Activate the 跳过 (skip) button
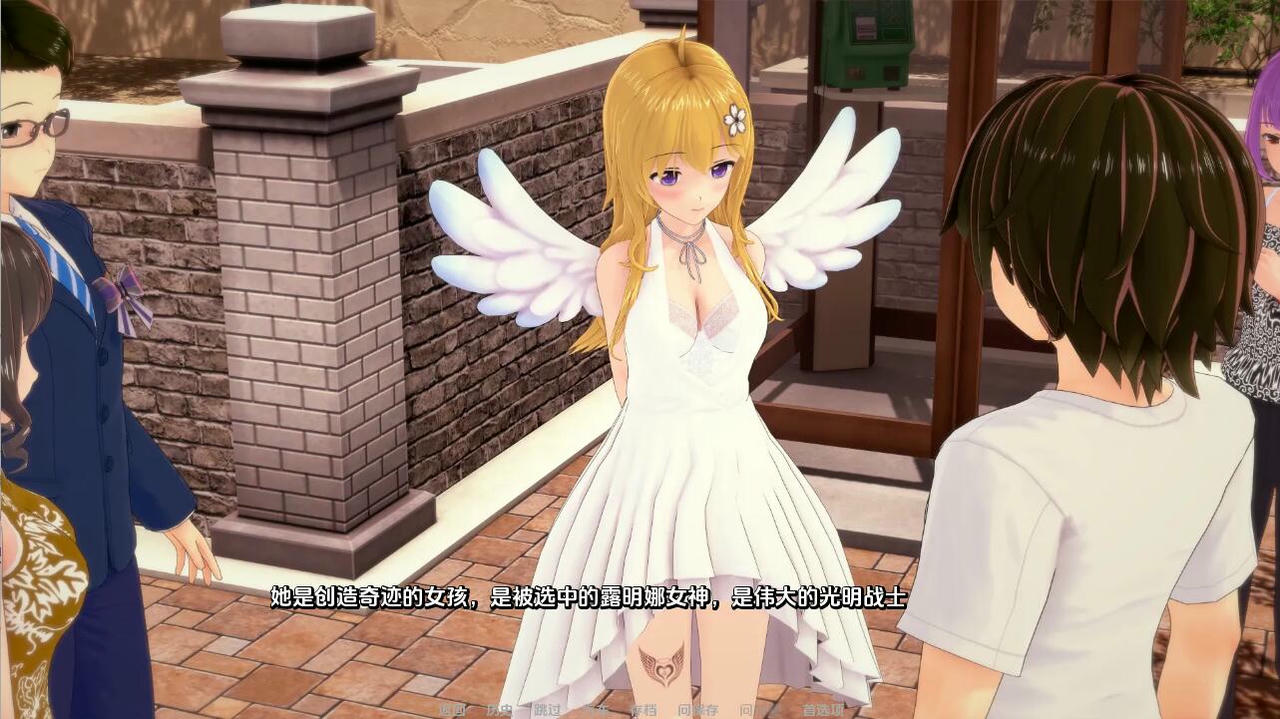Image resolution: width=1280 pixels, height=719 pixels. click(x=547, y=710)
